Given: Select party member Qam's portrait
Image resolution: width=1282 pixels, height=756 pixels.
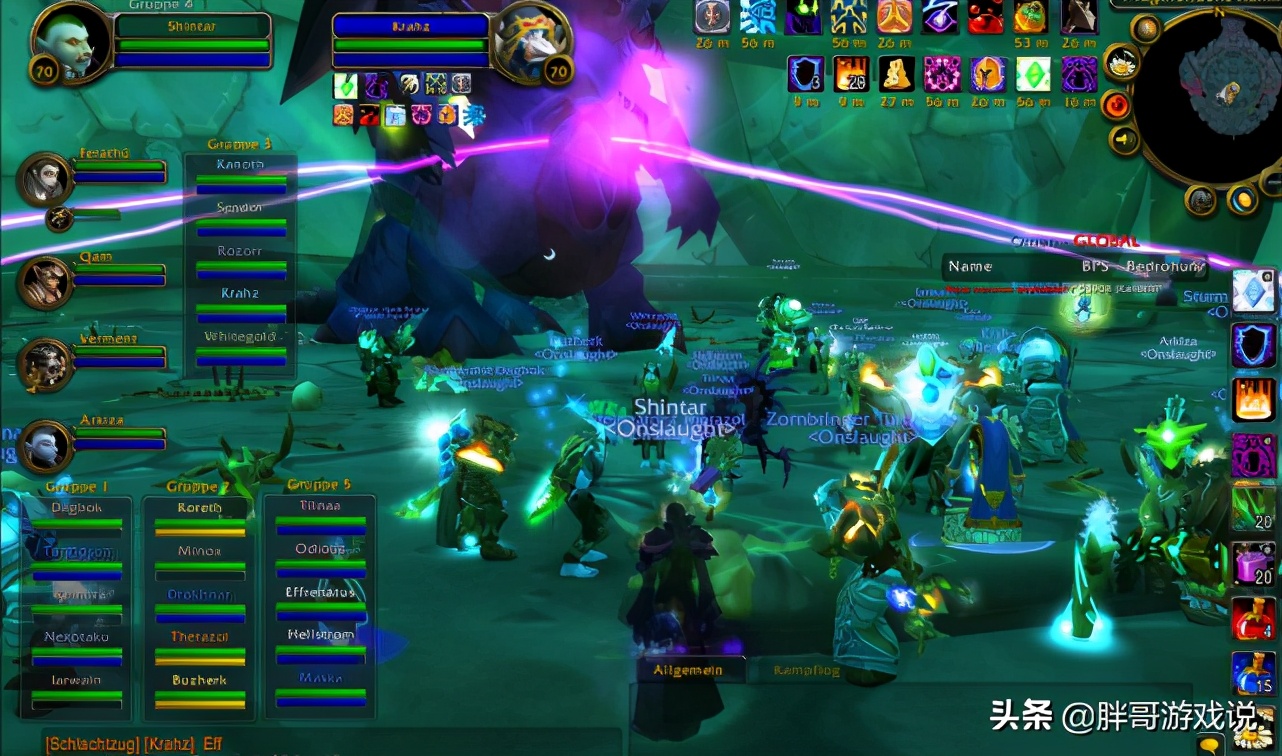Looking at the screenshot, I should [x=44, y=282].
